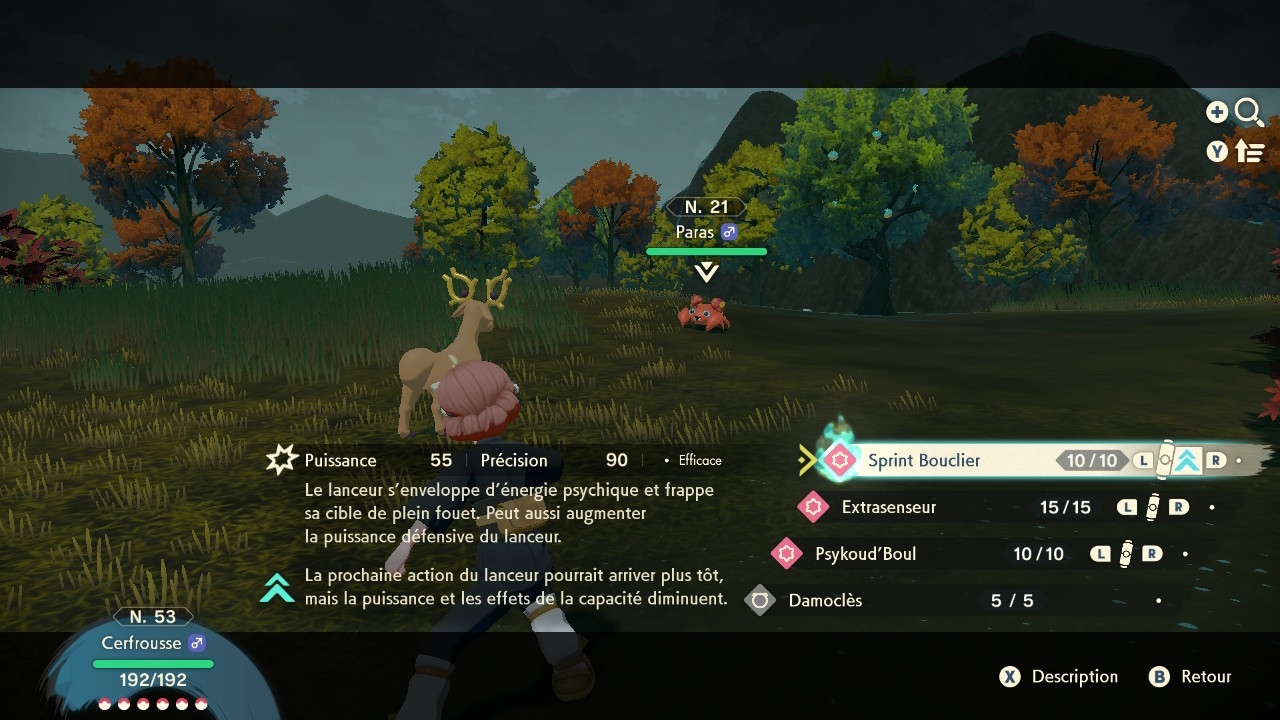This screenshot has width=1280, height=720.
Task: Click the gray type icon next to Damoclès
Action: tap(760, 600)
